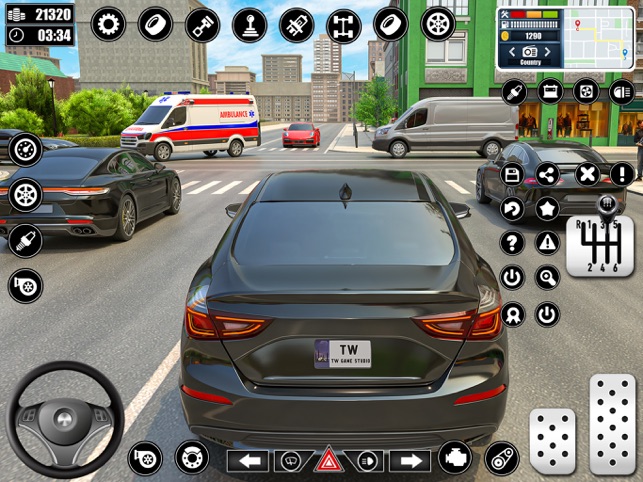Image resolution: width=643 pixels, height=482 pixels.
Task: Select the gear stick icon in top row
Action: click(250, 24)
